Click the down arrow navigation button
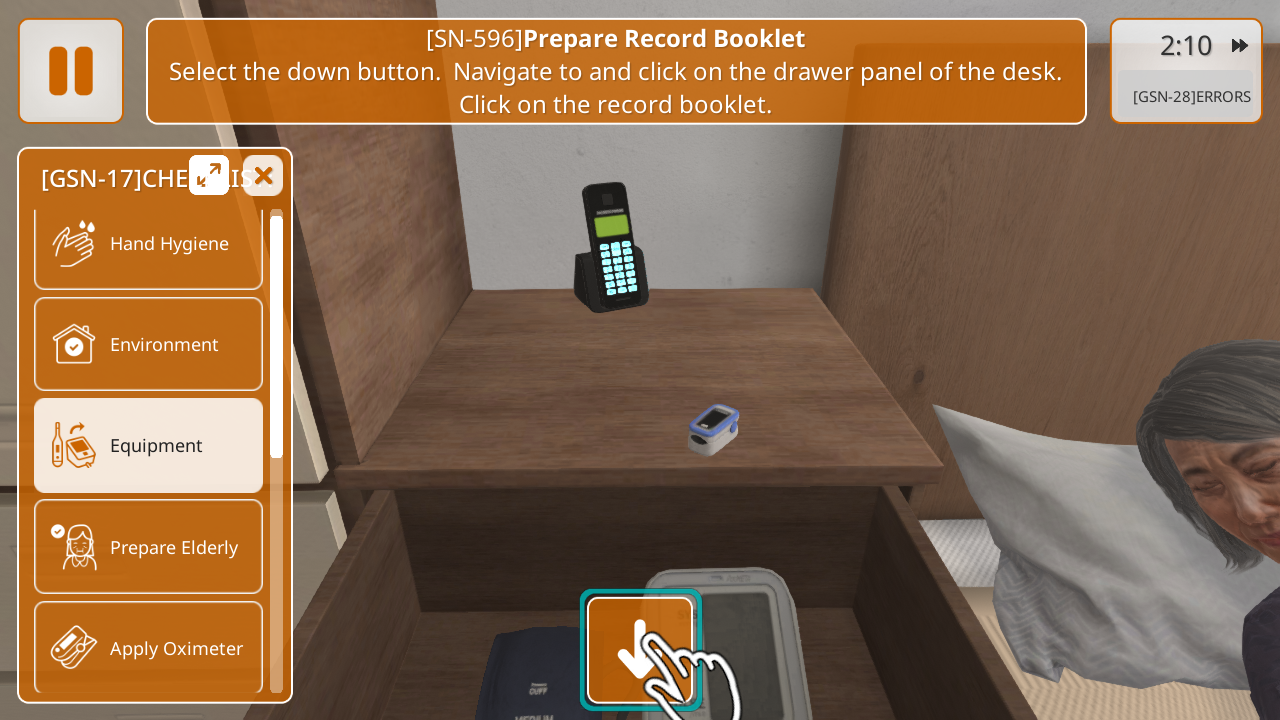This screenshot has height=720, width=1280. (x=640, y=650)
